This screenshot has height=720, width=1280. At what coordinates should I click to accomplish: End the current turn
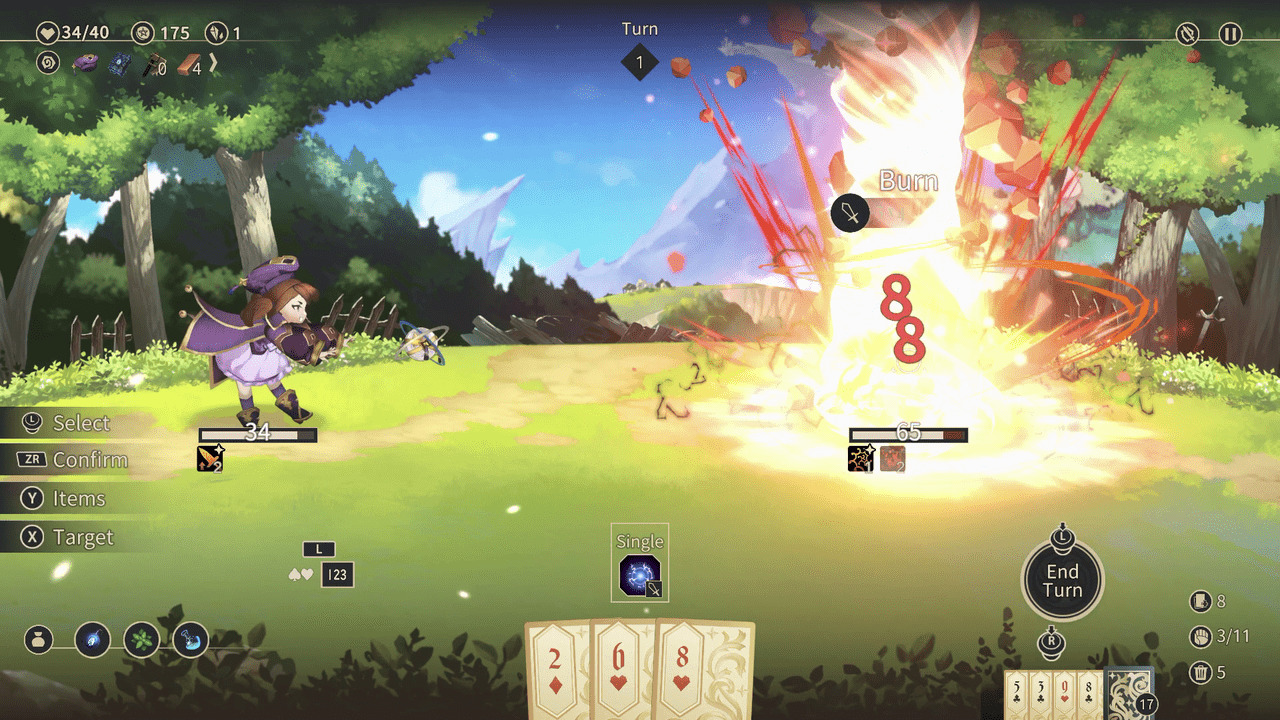point(1062,580)
